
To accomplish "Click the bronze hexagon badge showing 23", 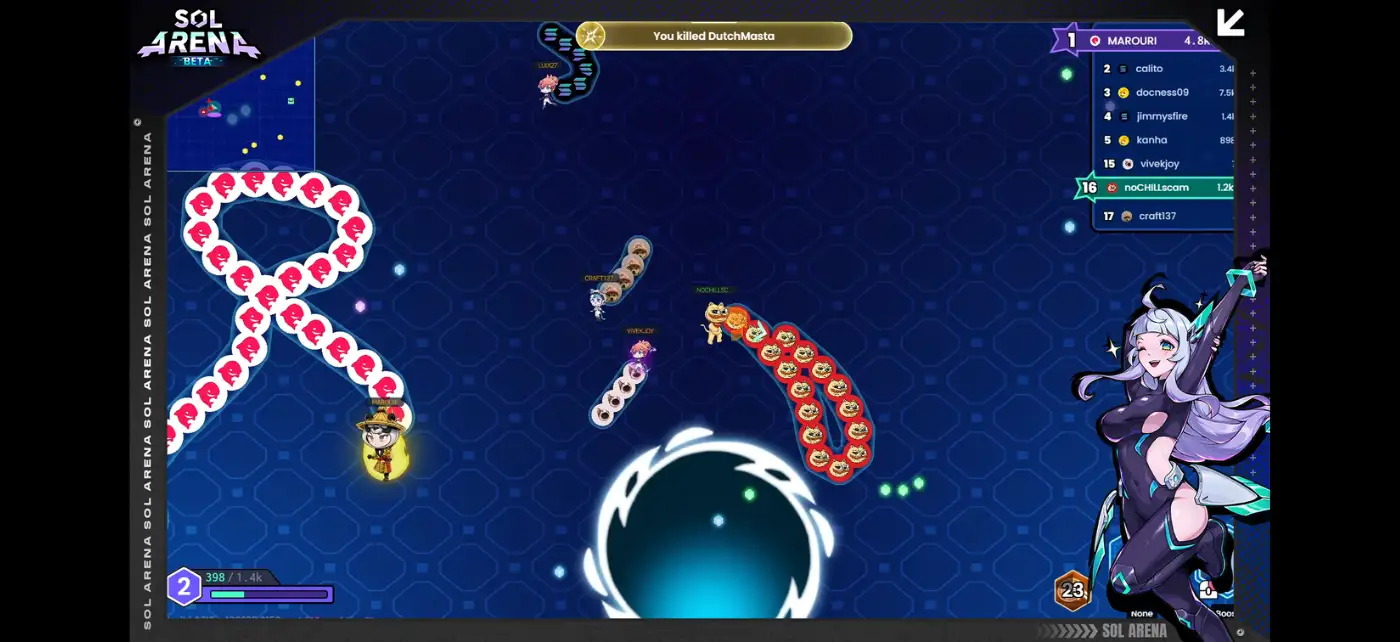I will (x=1072, y=590).
